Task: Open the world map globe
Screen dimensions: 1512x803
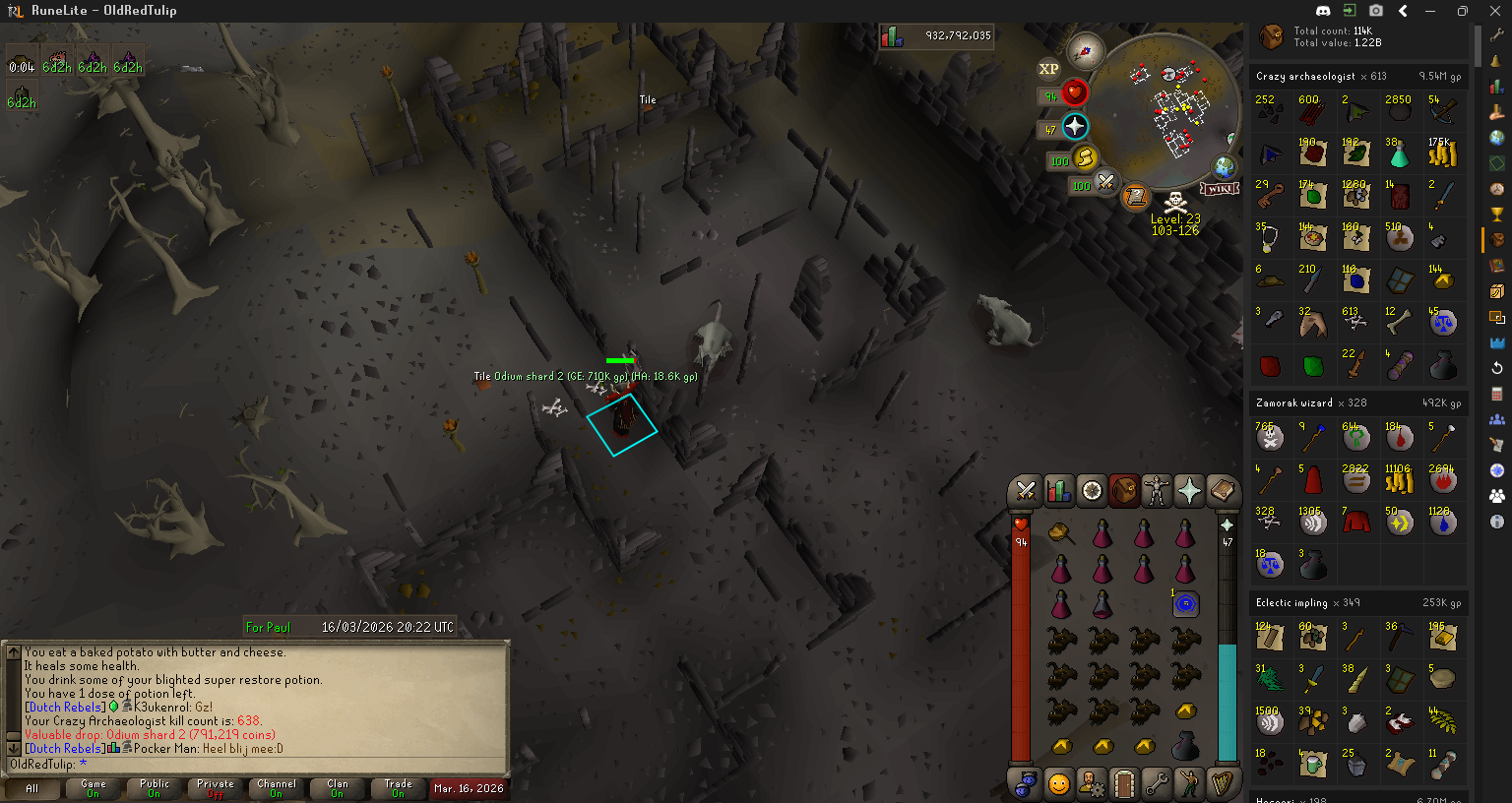Action: (x=1225, y=166)
